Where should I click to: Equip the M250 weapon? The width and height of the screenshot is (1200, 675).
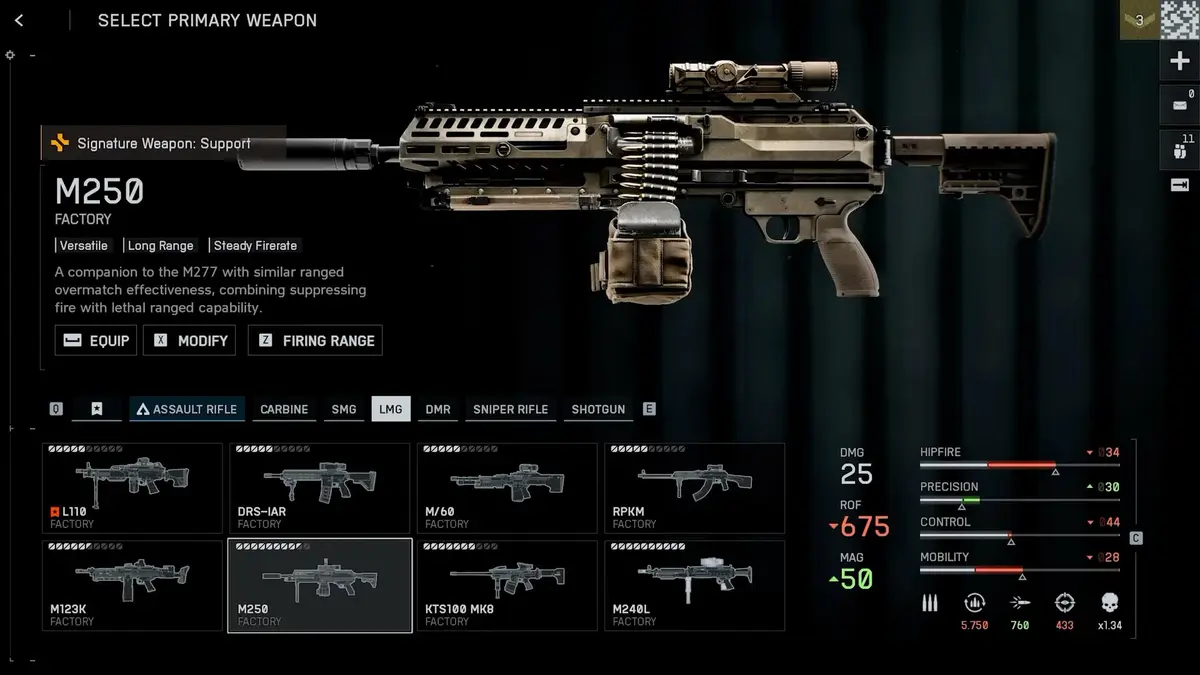(x=96, y=340)
